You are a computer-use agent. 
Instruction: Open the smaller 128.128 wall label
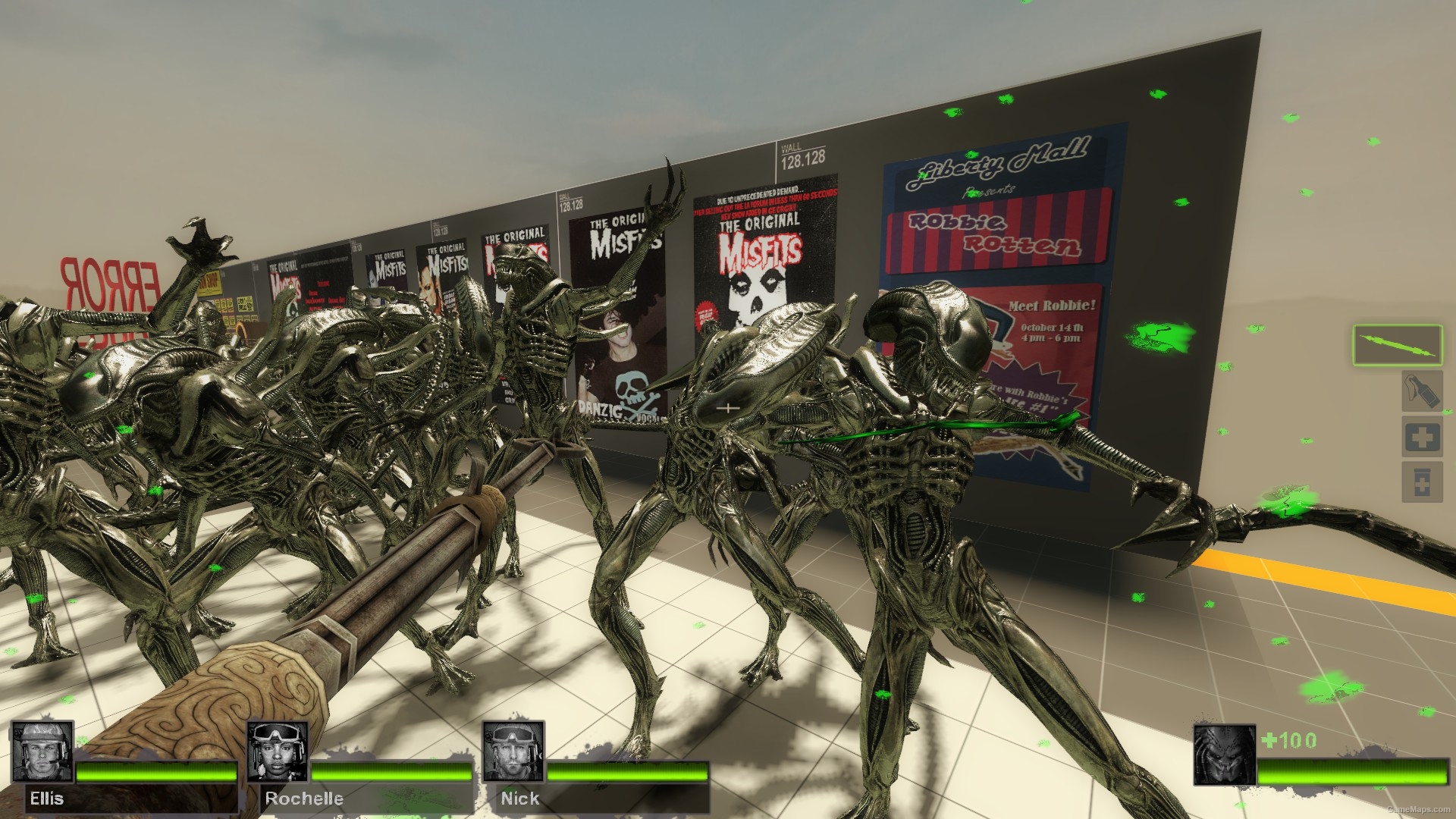pos(569,201)
